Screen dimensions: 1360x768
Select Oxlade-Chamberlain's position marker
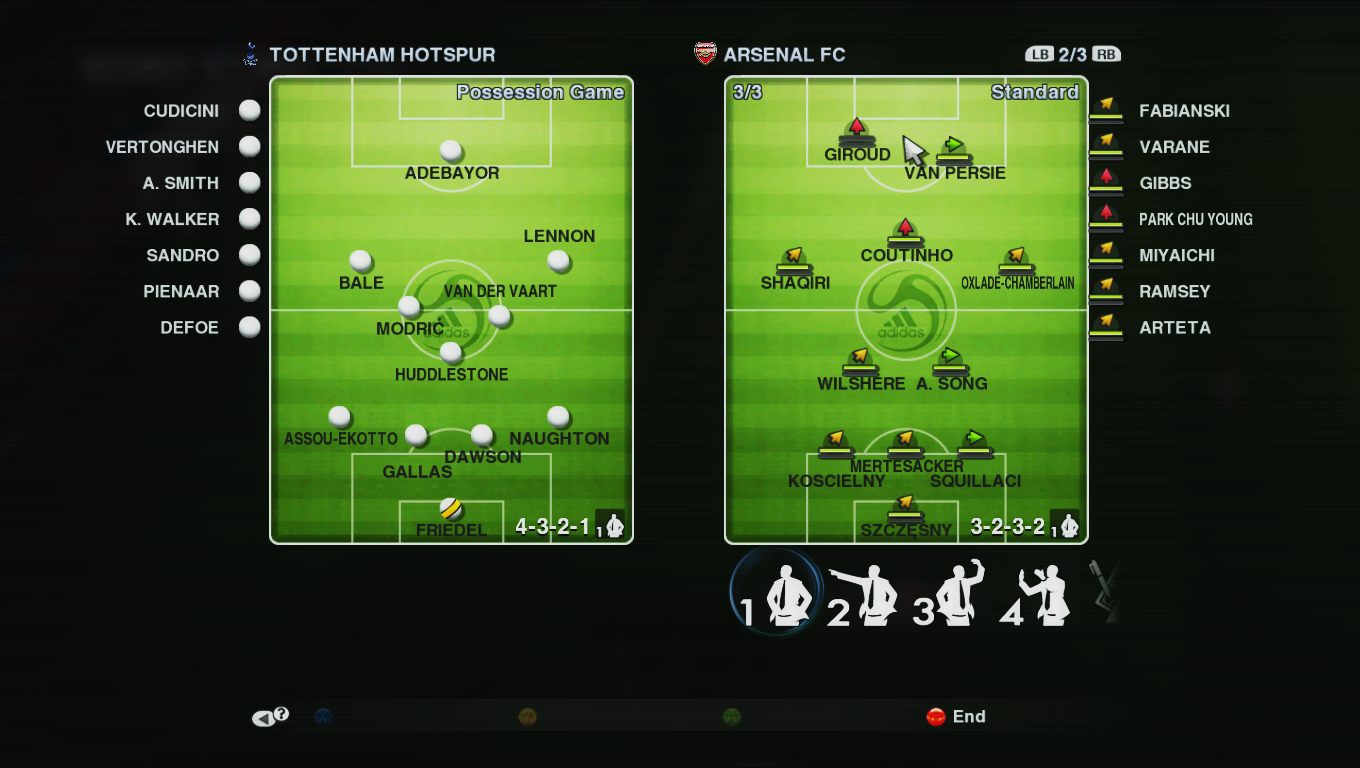(1016, 260)
